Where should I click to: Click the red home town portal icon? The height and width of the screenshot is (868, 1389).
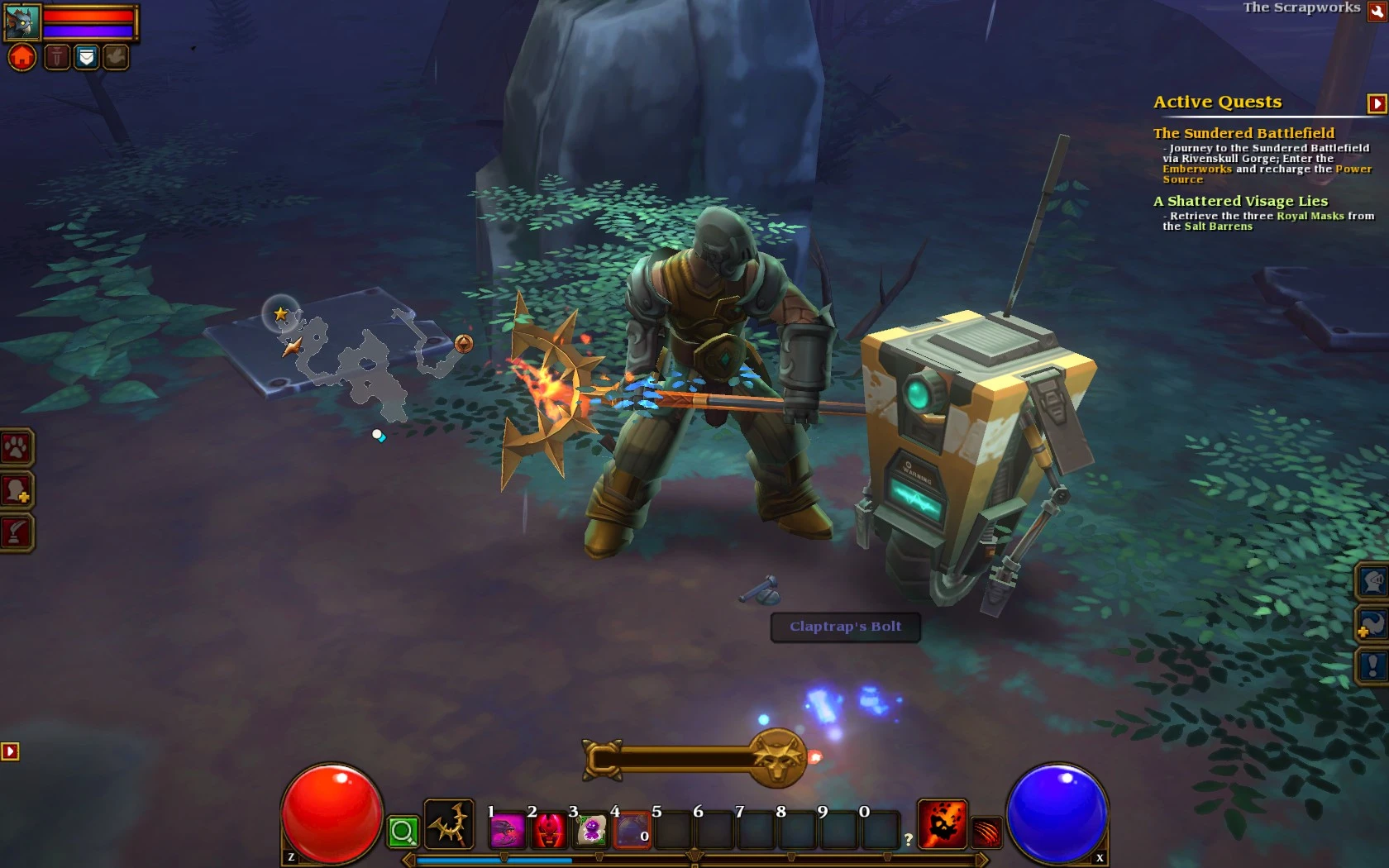pos(21,56)
